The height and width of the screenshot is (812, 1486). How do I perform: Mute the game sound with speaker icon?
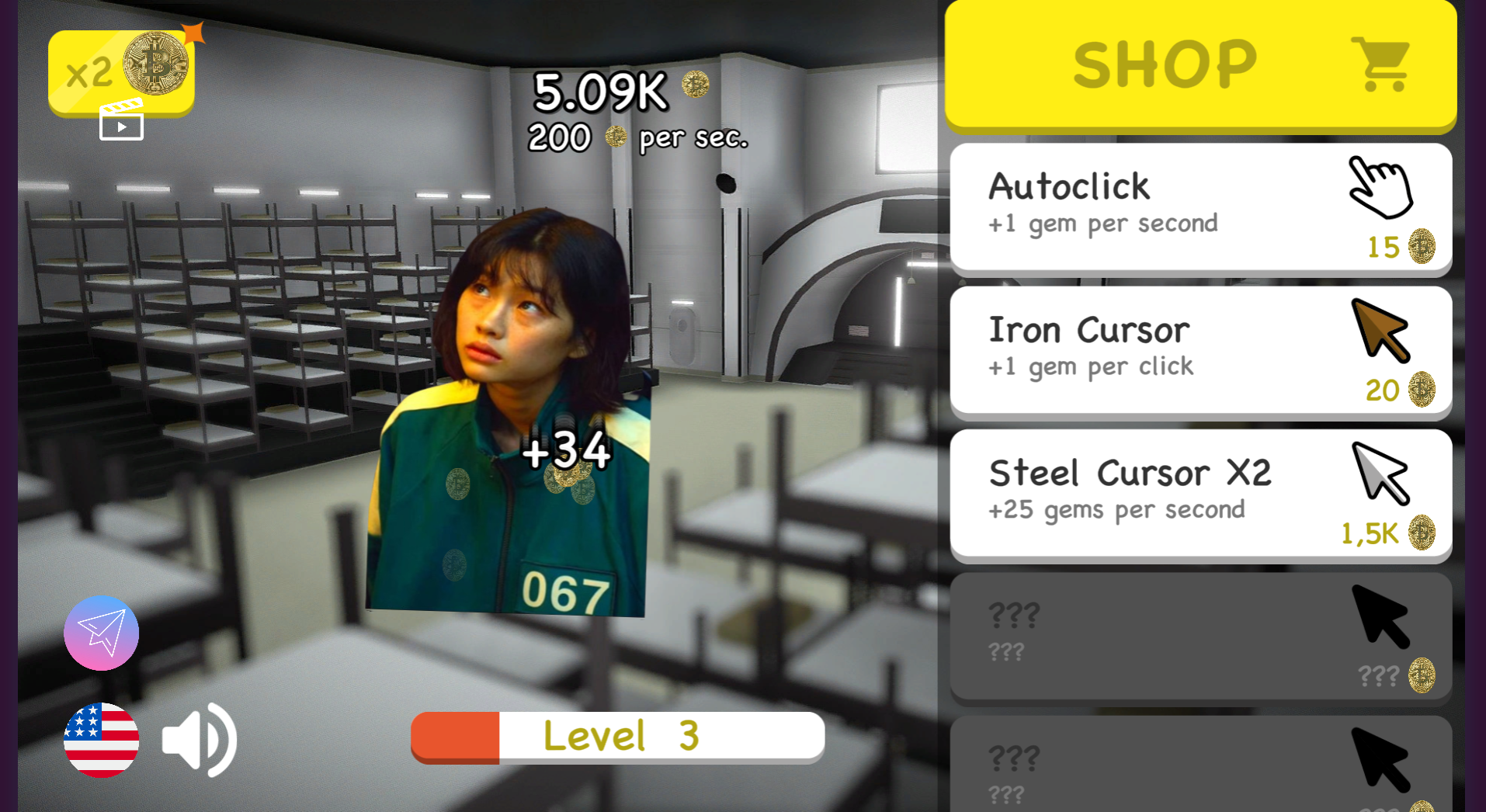pos(198,739)
